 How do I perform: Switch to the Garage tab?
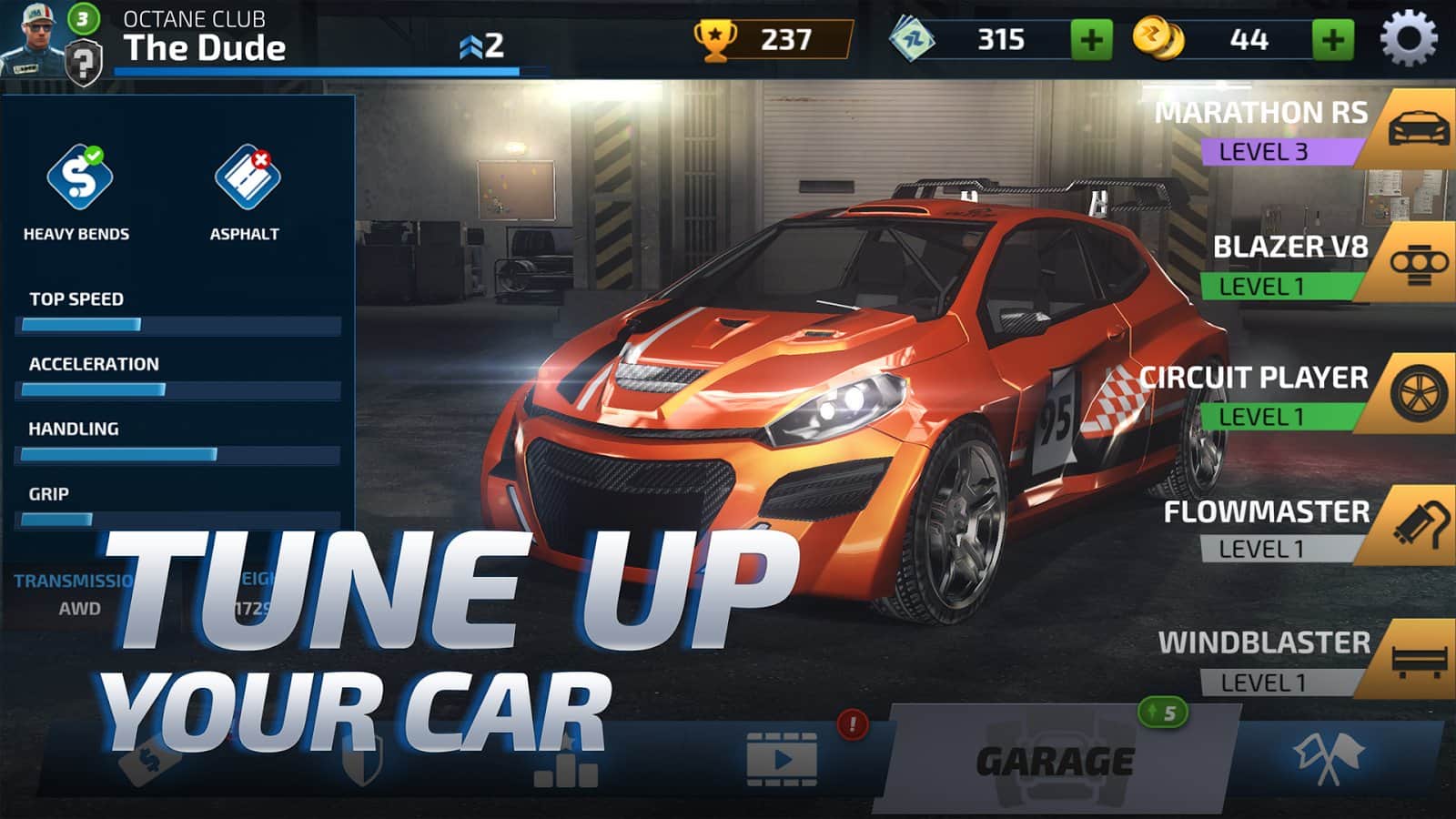pos(1055,761)
